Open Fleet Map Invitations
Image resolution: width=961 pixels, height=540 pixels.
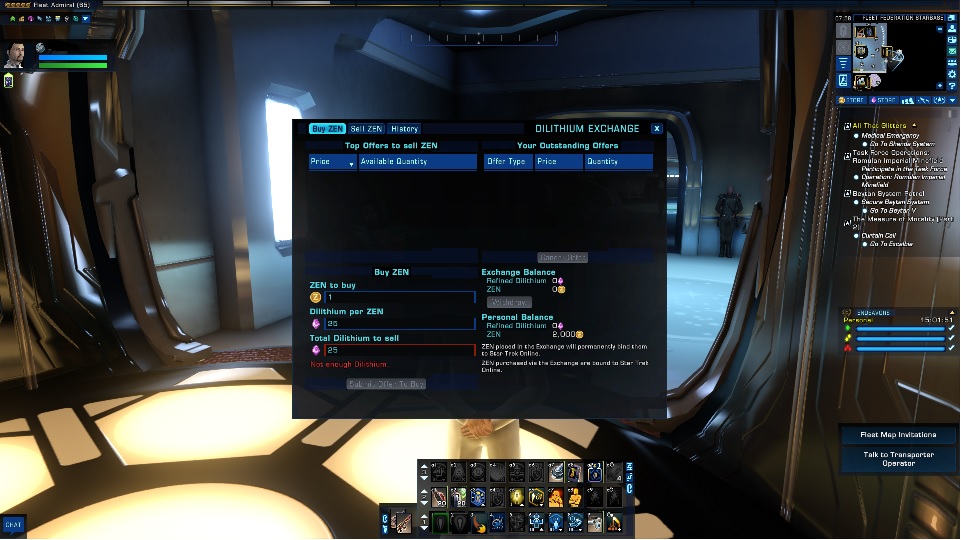pyautogui.click(x=898, y=435)
